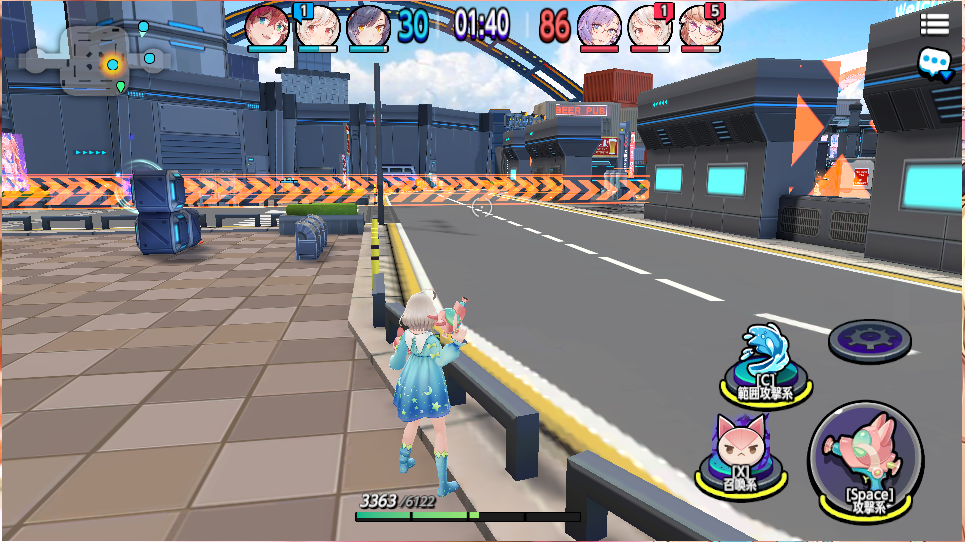Screen dimensions: 965x542
Task: Select the blue team portrait with badge 1
Action: click(316, 26)
